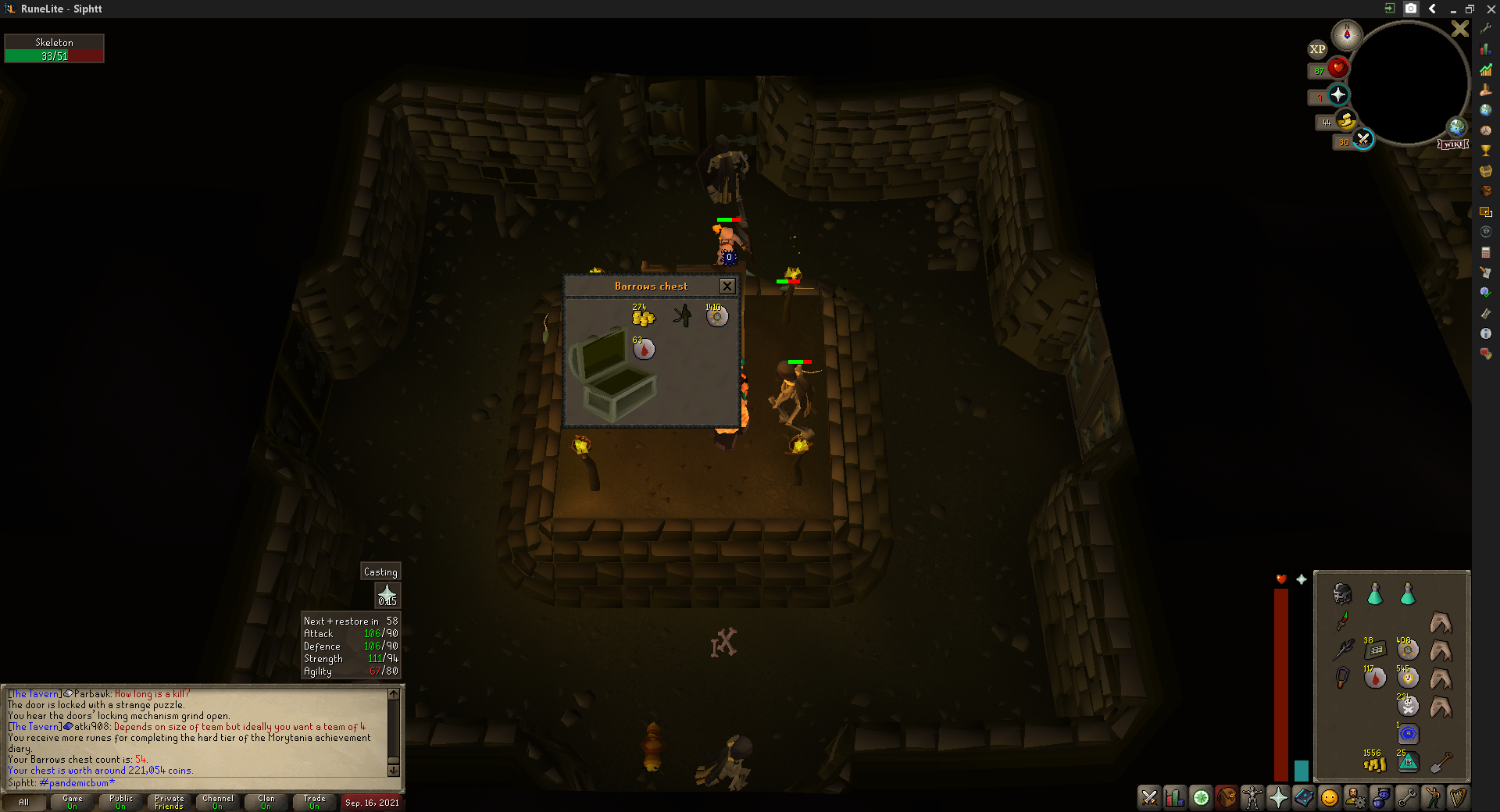The height and width of the screenshot is (812, 1500).
Task: Close the Barrows chest window
Action: pos(727,286)
